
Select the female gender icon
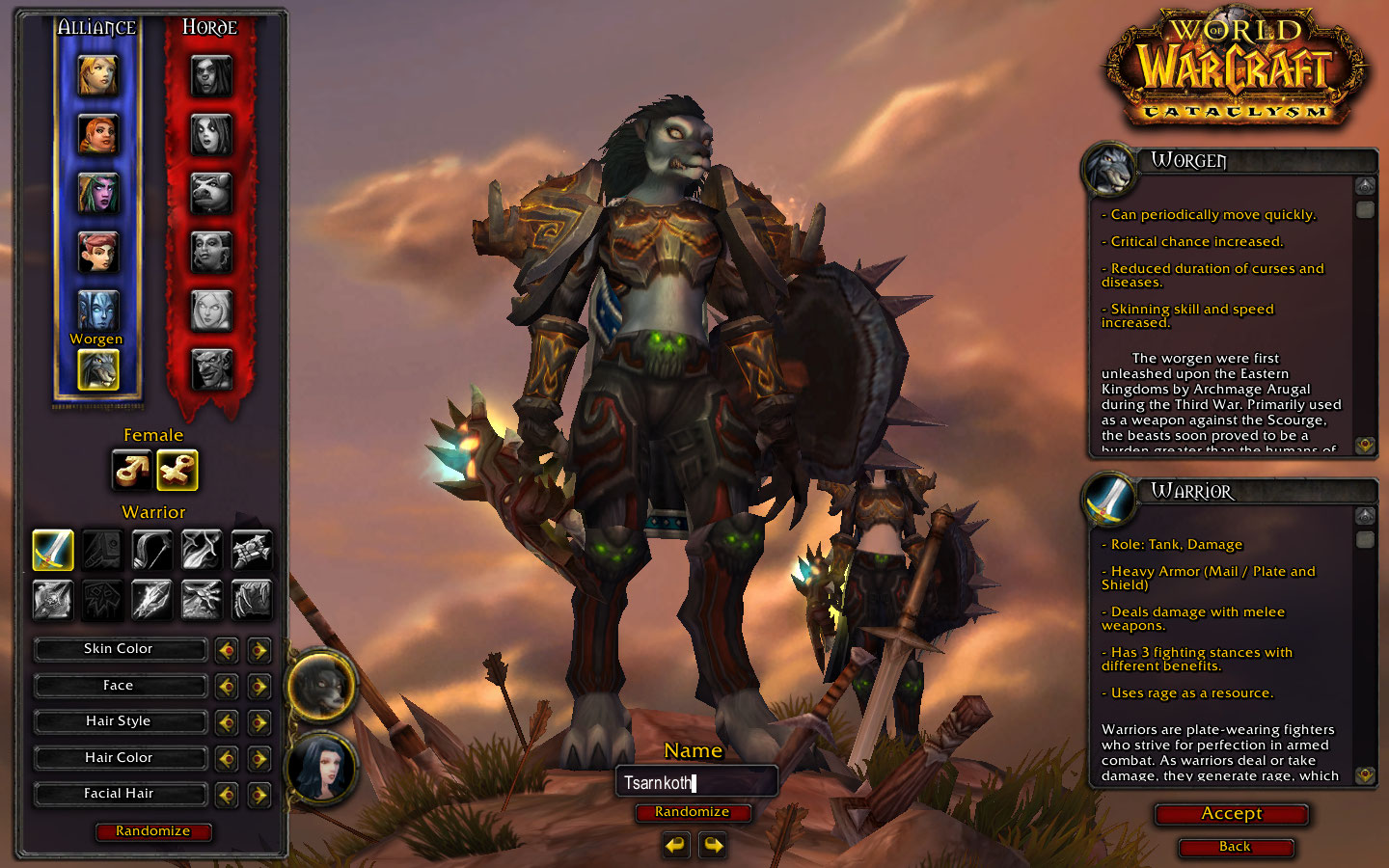[177, 470]
